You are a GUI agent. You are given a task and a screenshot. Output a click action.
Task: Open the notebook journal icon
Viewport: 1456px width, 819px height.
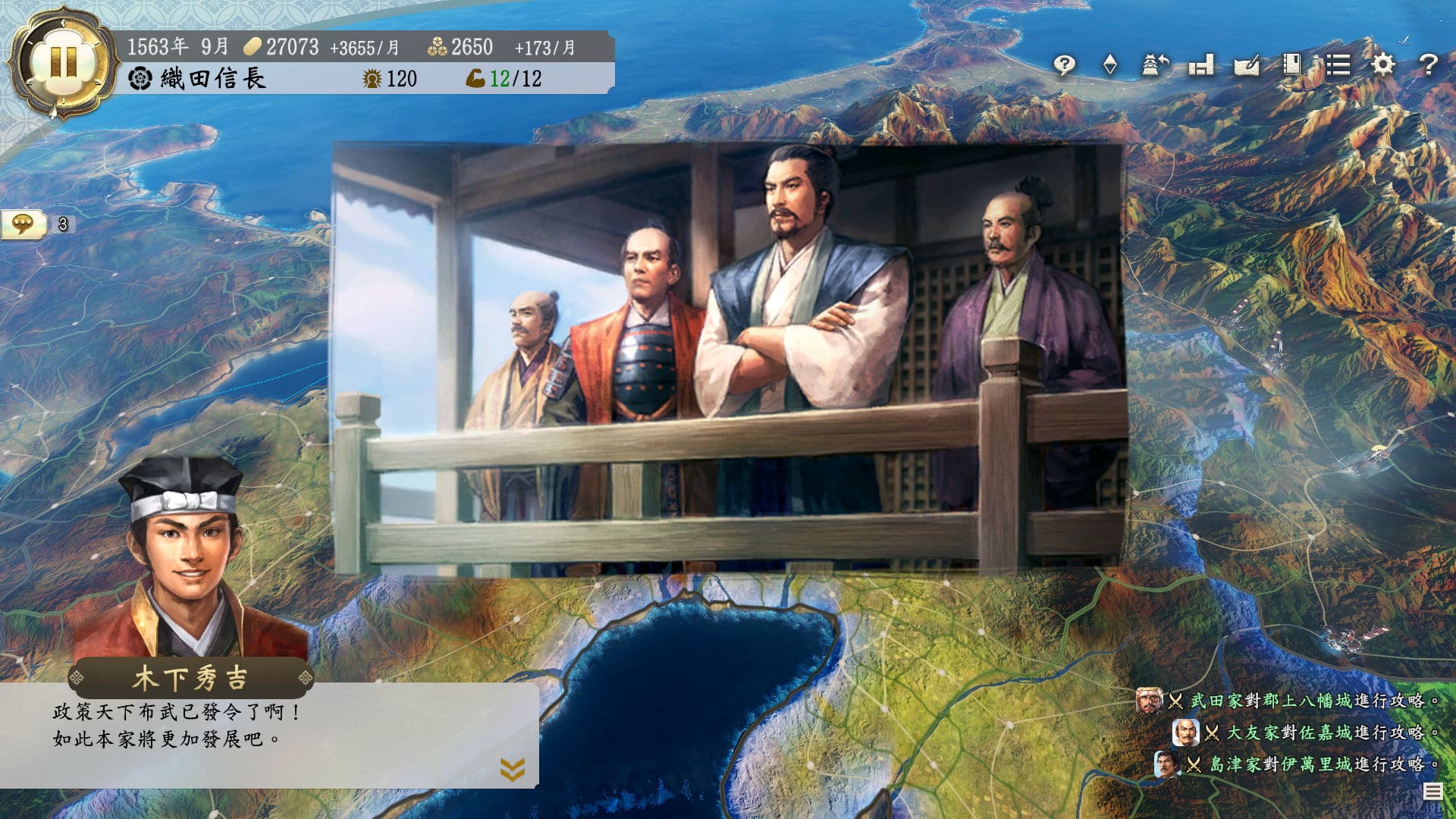click(x=1291, y=65)
